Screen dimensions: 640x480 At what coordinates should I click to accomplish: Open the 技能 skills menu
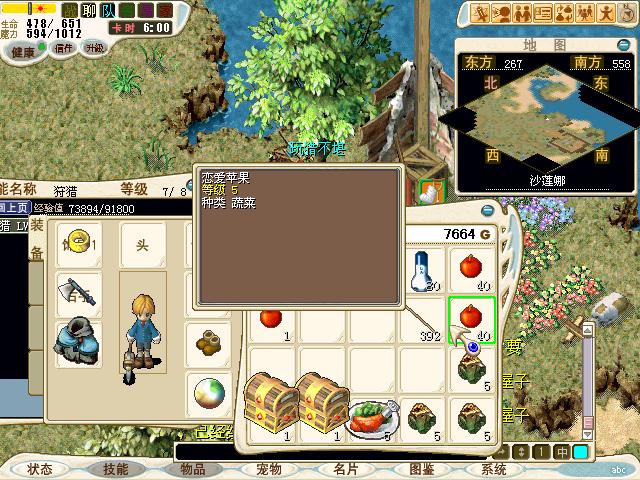click(x=115, y=468)
